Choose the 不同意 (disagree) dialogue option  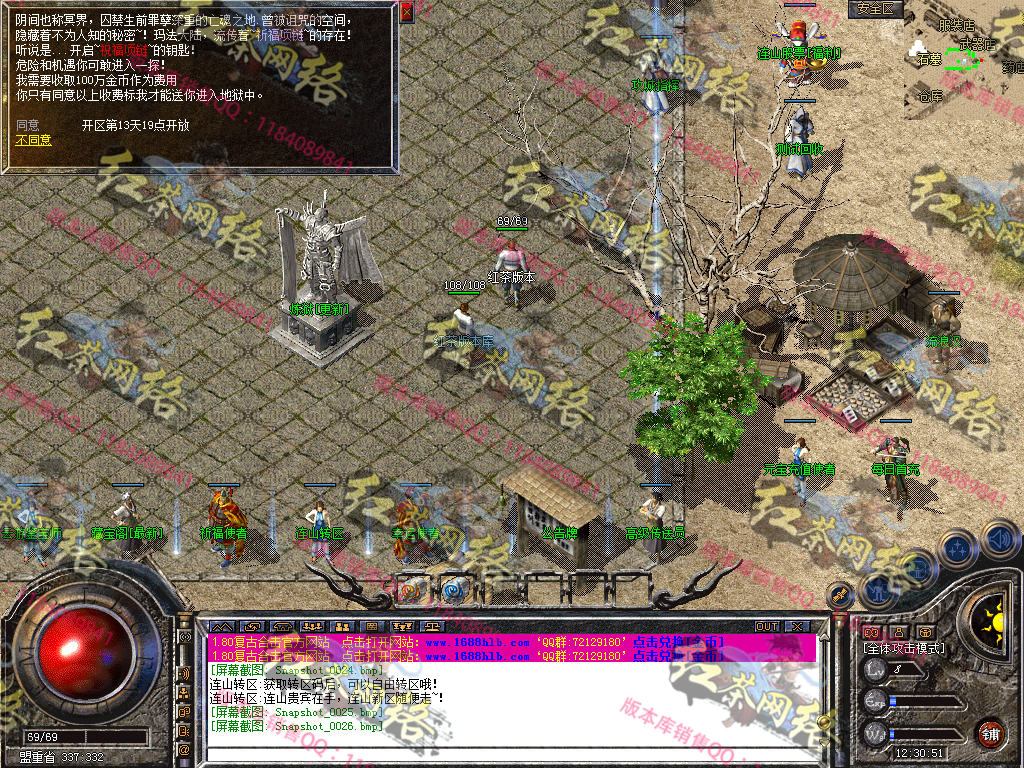33,140
